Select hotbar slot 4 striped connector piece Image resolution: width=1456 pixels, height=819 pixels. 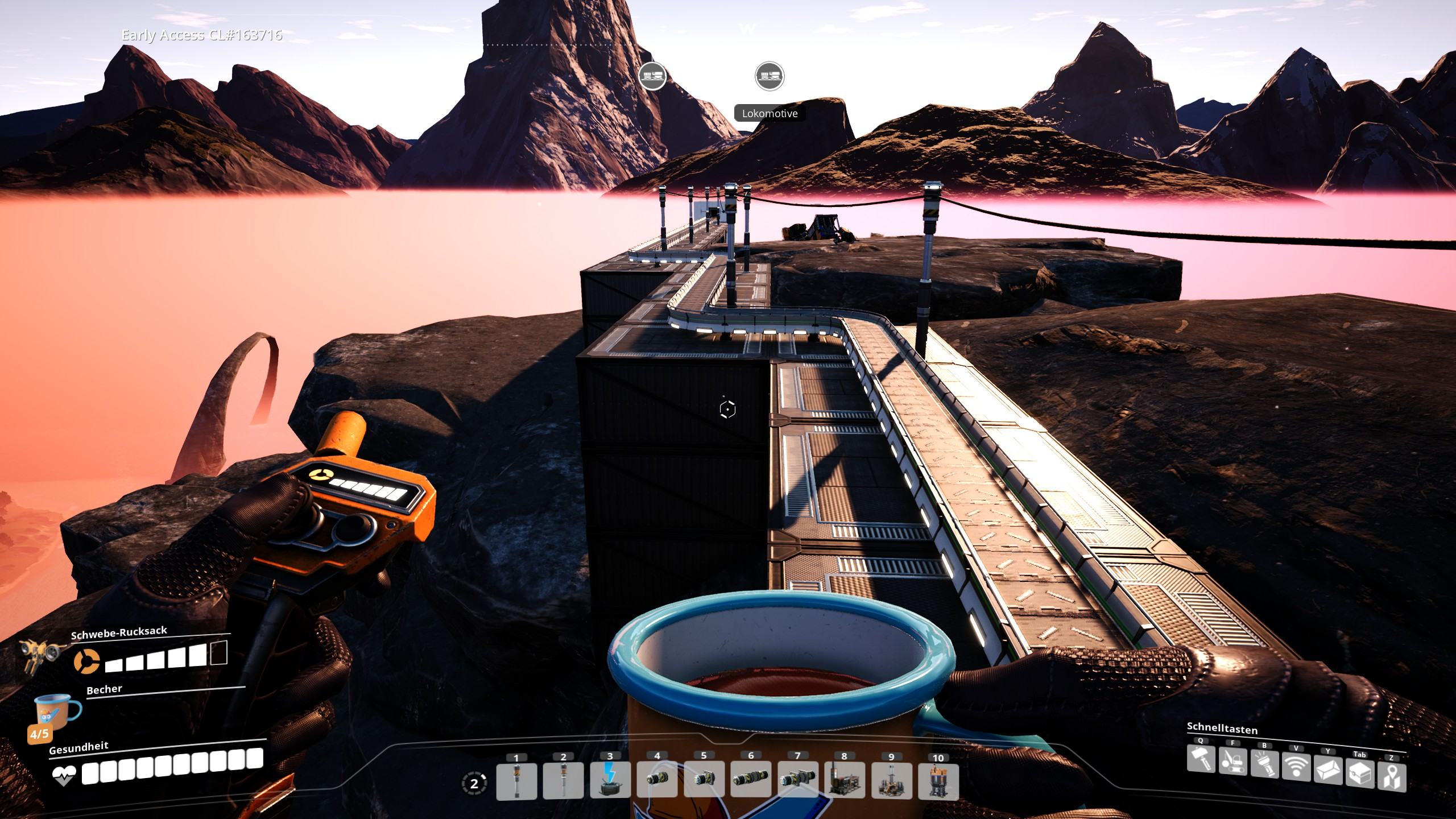[x=657, y=780]
